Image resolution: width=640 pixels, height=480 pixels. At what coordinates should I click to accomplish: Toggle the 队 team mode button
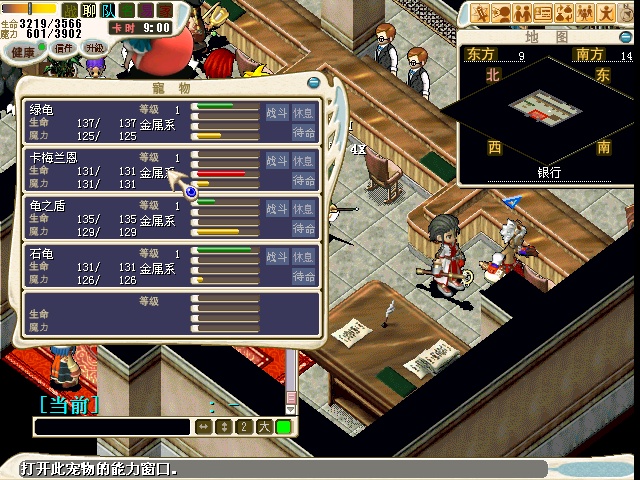(107, 9)
